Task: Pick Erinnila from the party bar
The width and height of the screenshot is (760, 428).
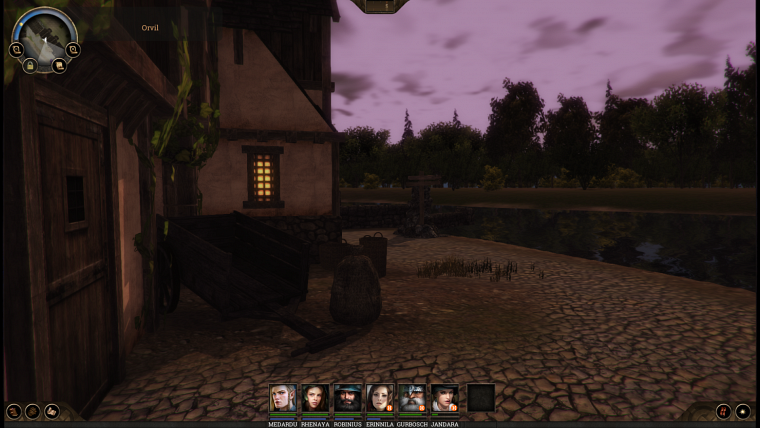Action: pos(380,398)
